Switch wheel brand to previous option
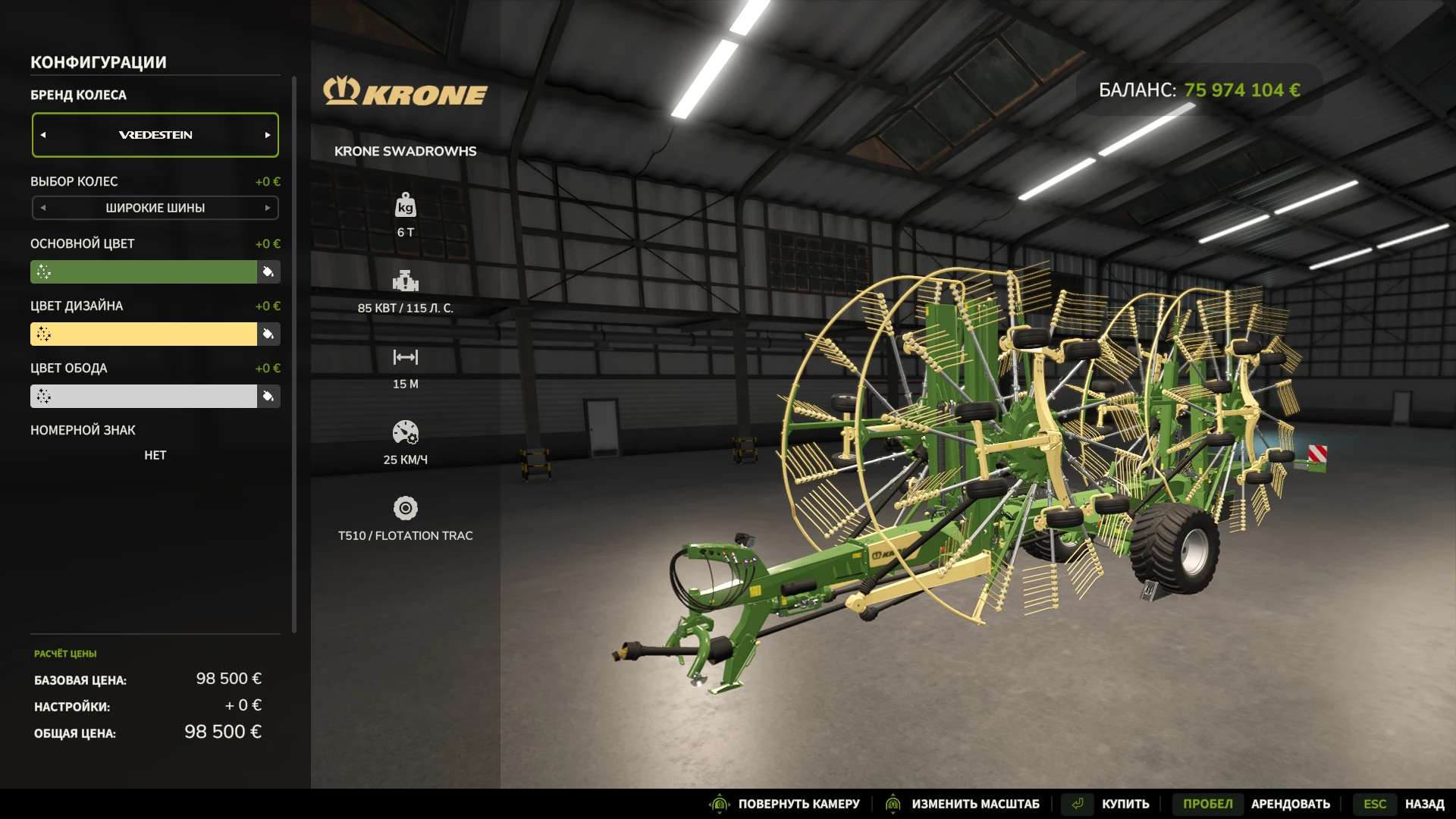Screen dimensions: 1456x819 pos(43,135)
